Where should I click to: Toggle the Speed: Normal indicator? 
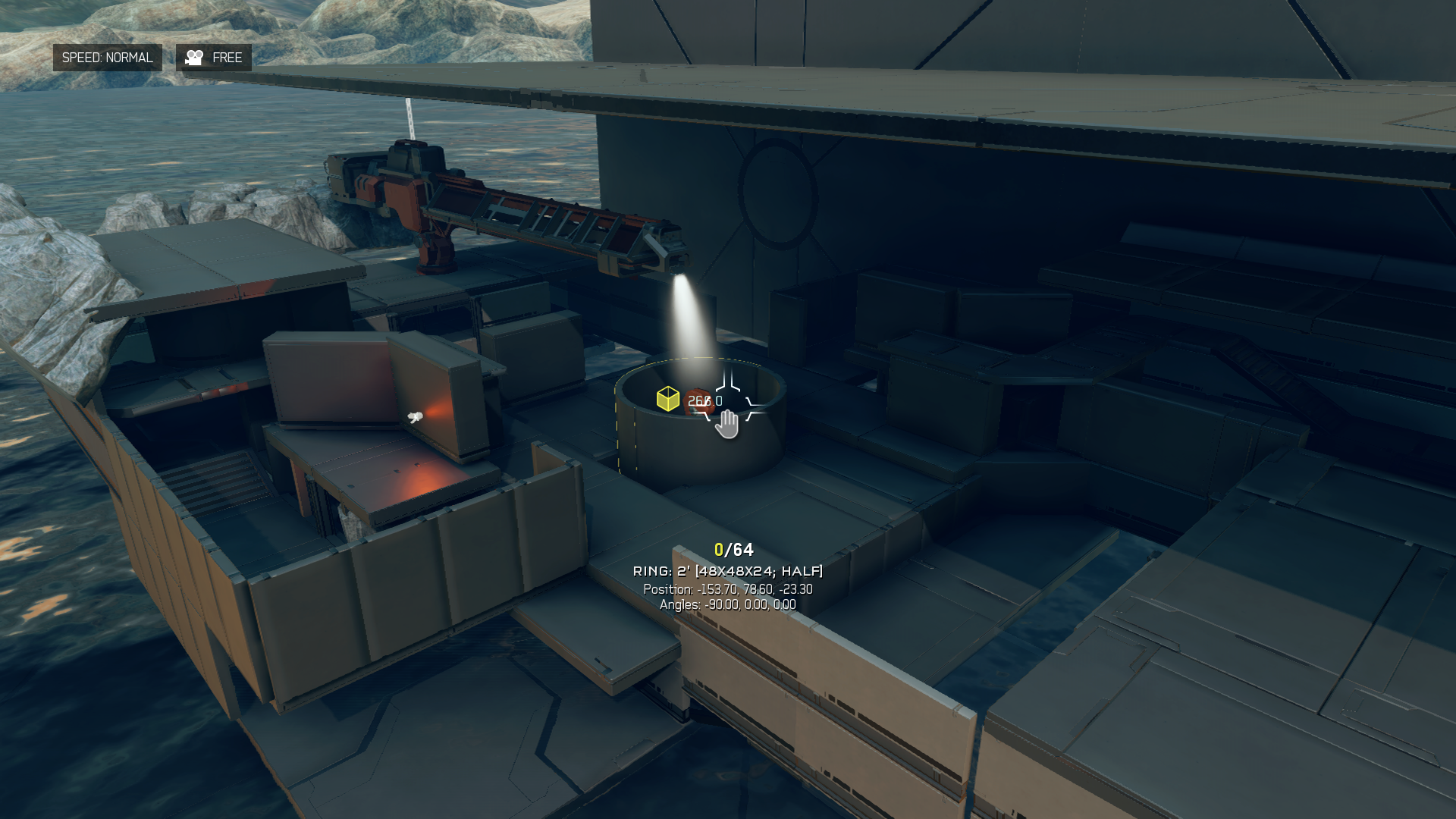(107, 58)
